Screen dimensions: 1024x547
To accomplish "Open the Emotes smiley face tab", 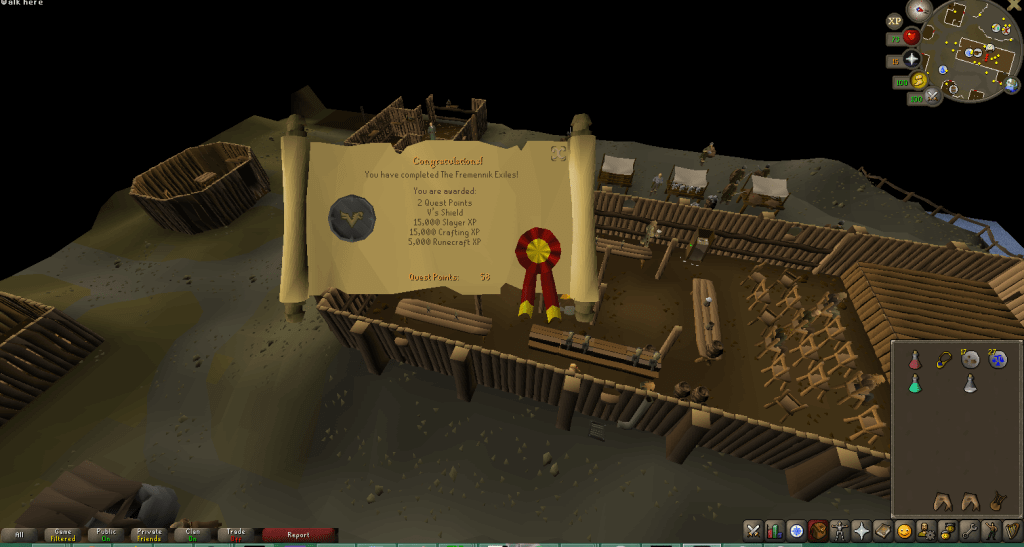I will (904, 530).
